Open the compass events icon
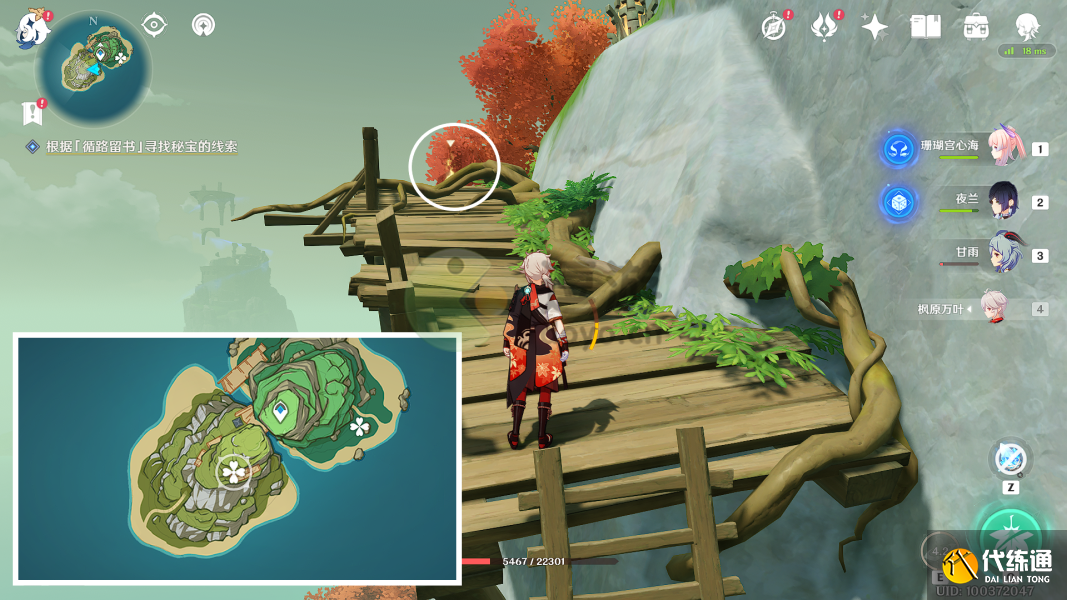 pyautogui.click(x=773, y=27)
